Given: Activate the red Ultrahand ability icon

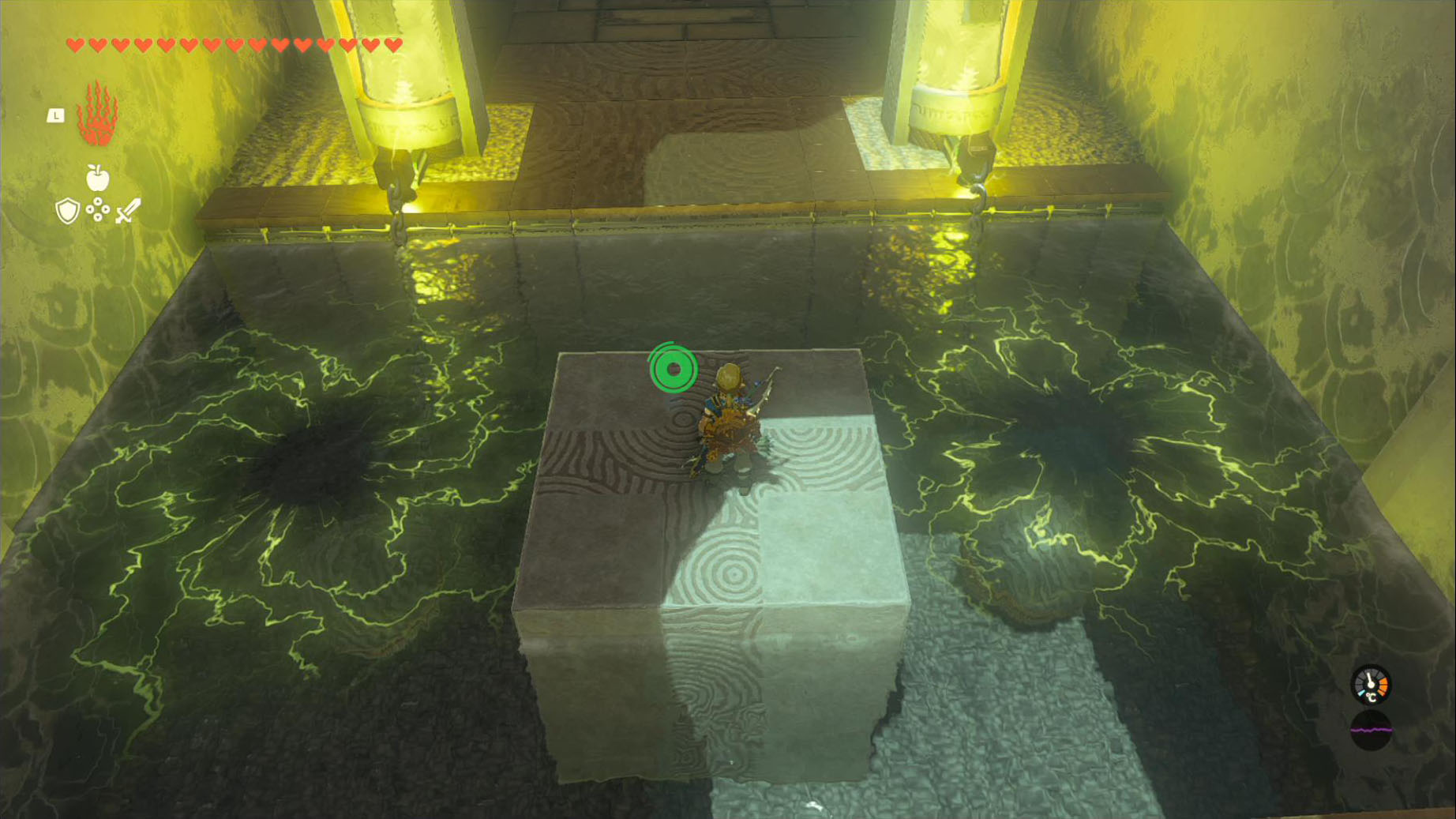Looking at the screenshot, I should (97, 115).
